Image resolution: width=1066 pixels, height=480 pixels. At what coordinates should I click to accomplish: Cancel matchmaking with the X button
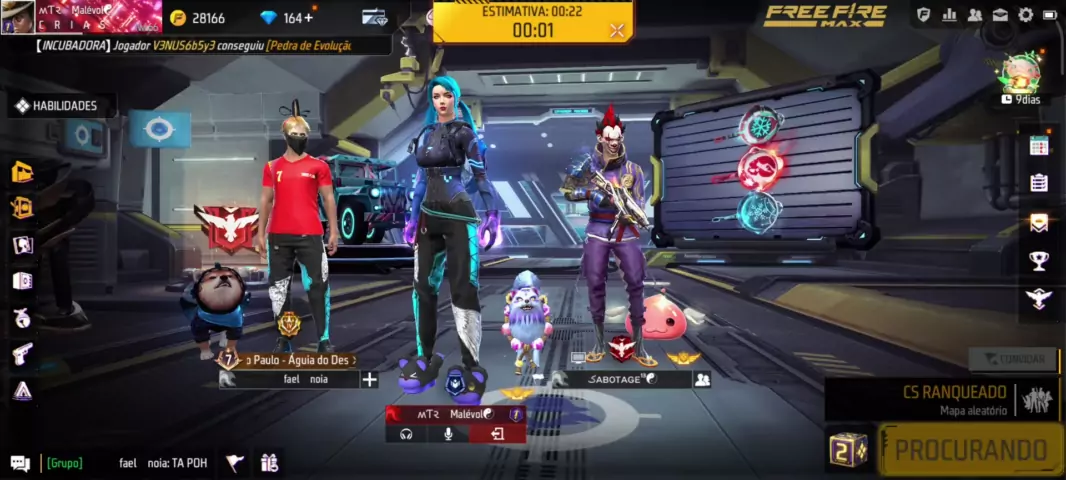click(x=617, y=30)
